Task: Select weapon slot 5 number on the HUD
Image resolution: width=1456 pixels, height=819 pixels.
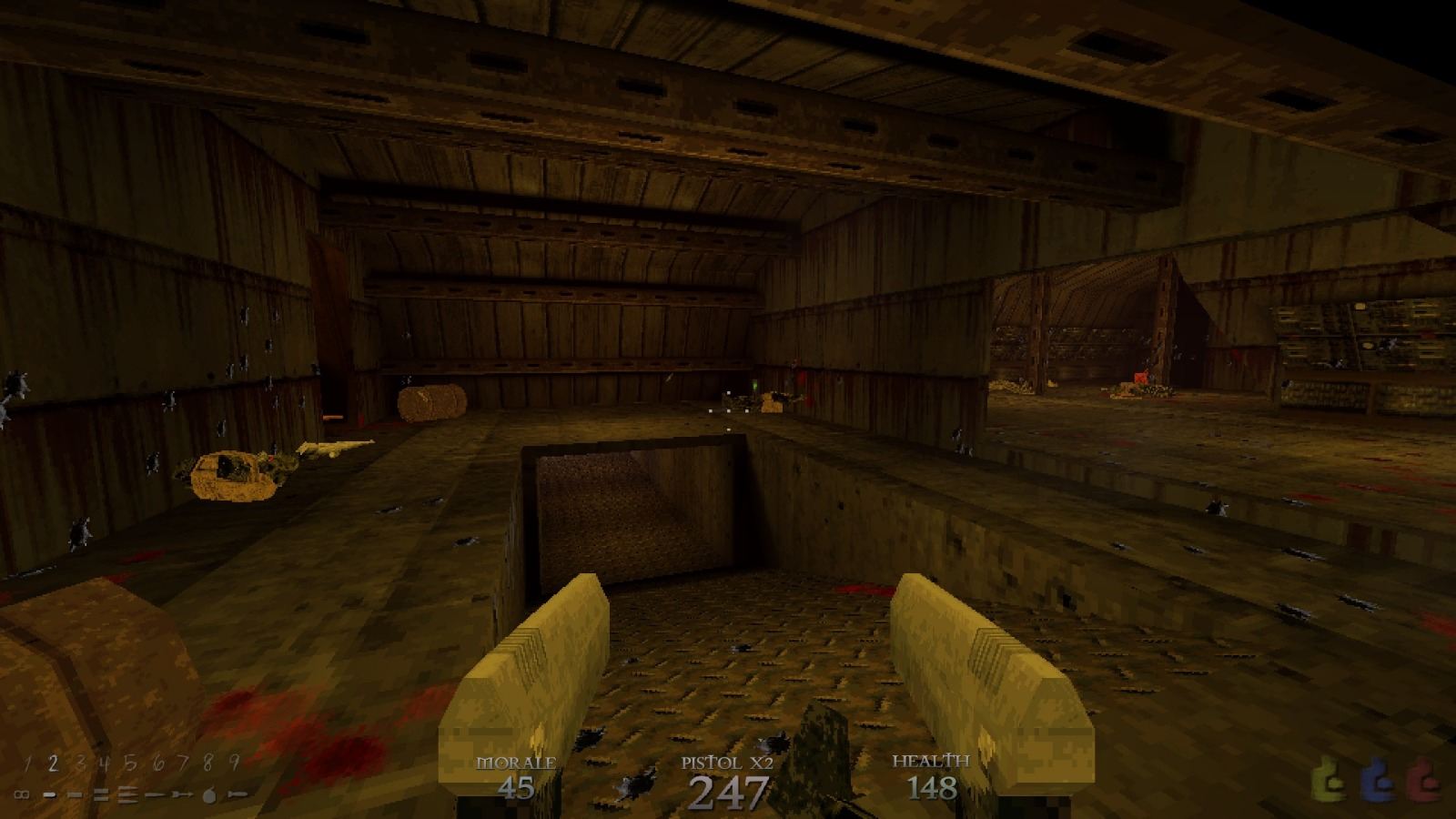Action: coord(129,763)
